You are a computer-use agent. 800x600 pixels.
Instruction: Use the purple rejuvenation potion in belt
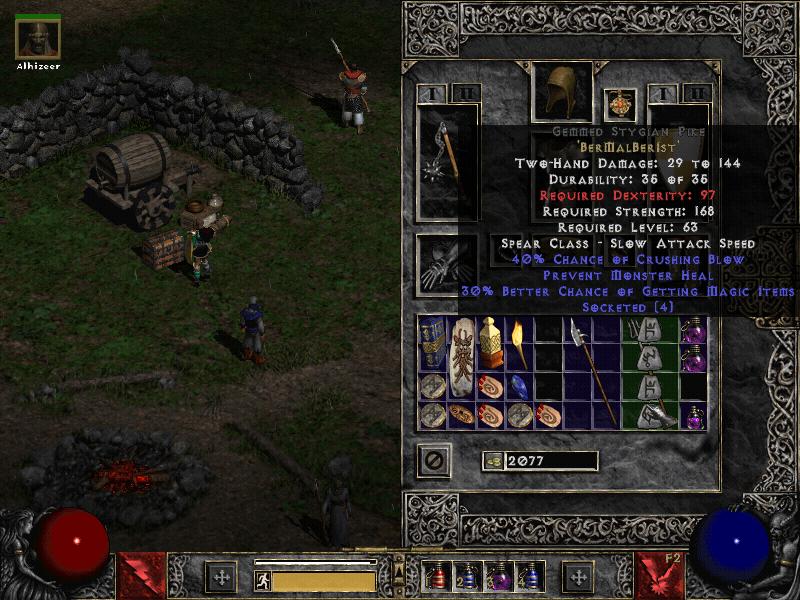497,577
